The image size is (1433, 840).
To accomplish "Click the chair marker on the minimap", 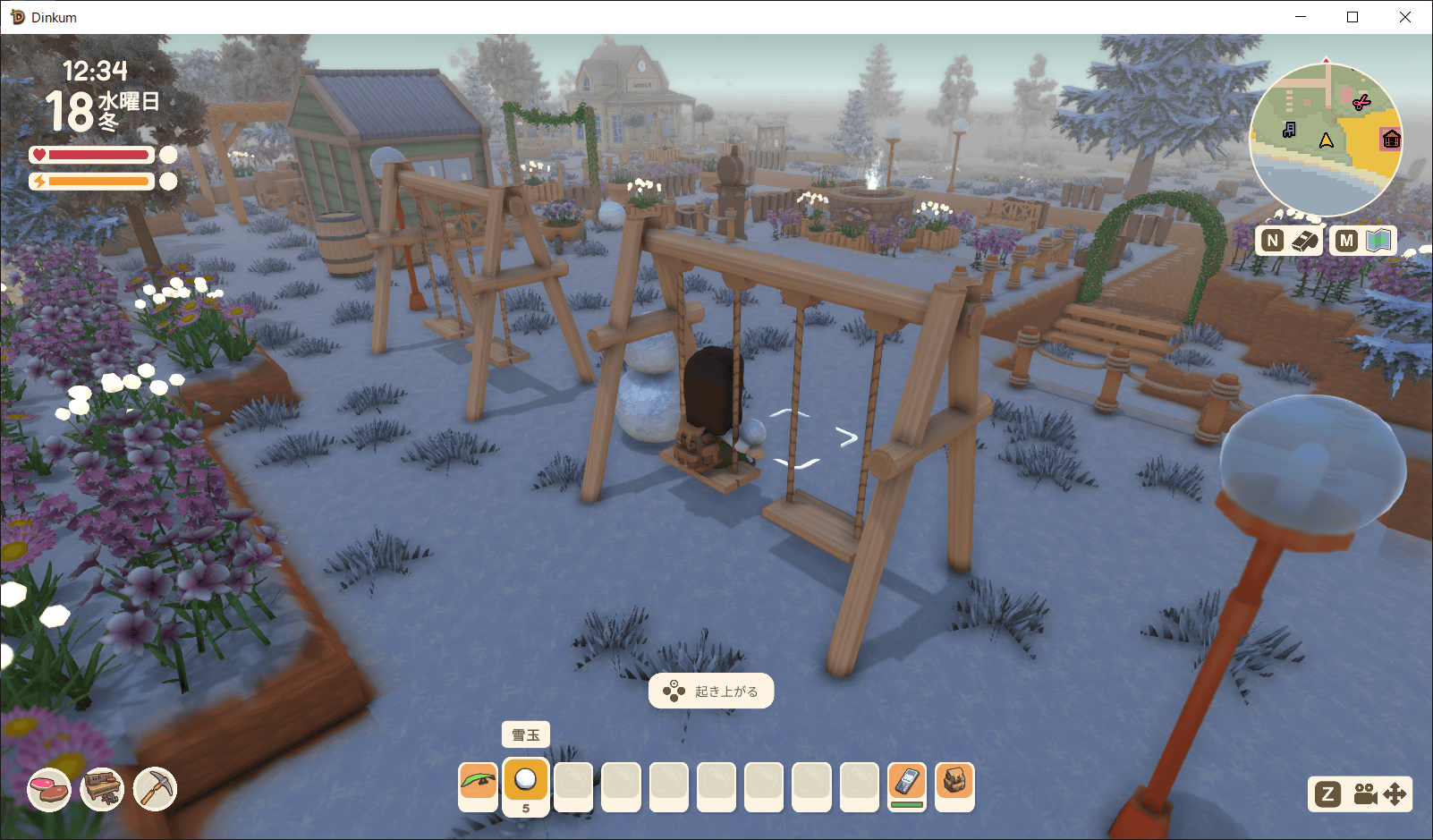I will pyautogui.click(x=1289, y=131).
